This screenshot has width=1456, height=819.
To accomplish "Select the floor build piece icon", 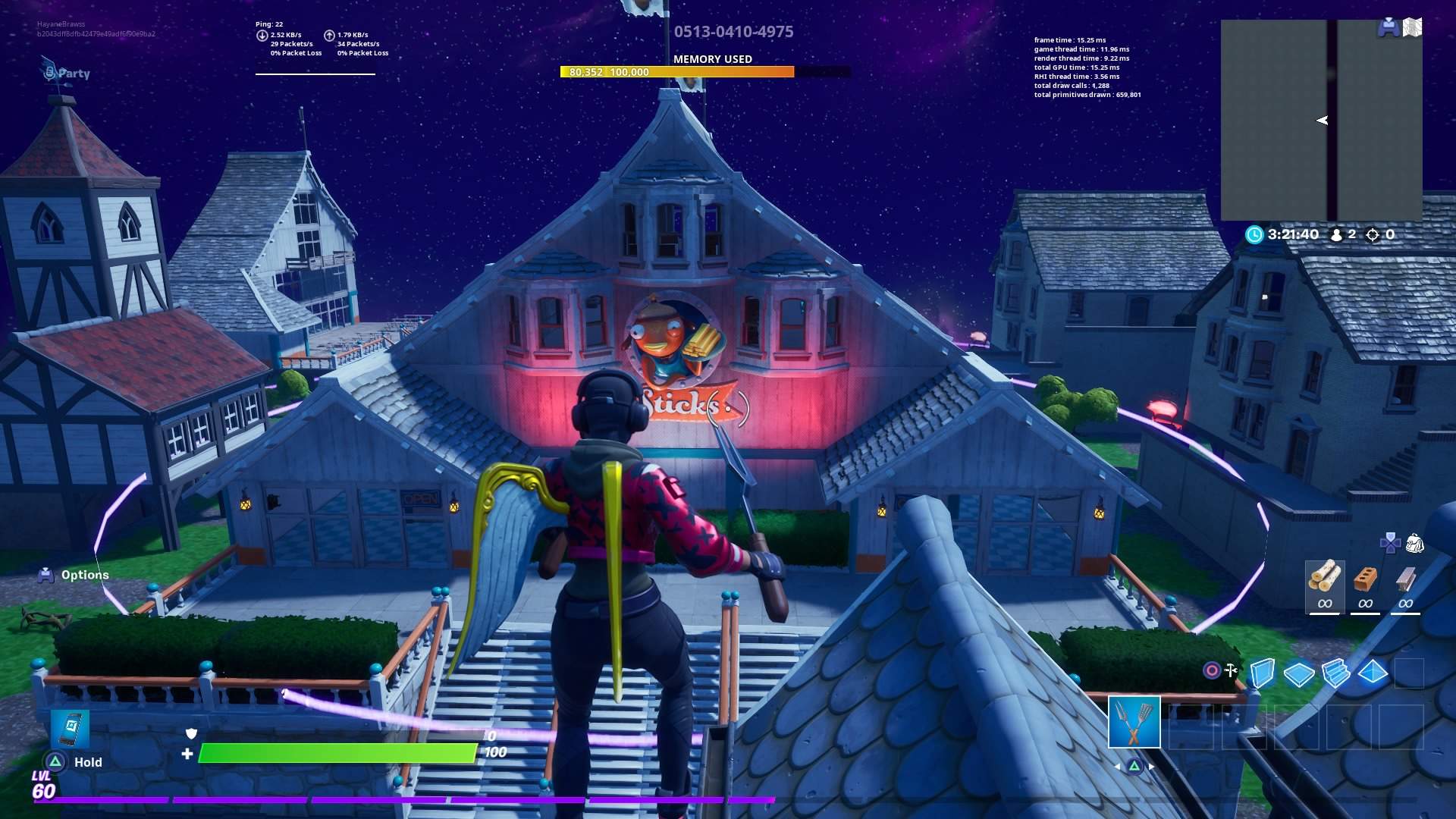I will (x=1298, y=673).
